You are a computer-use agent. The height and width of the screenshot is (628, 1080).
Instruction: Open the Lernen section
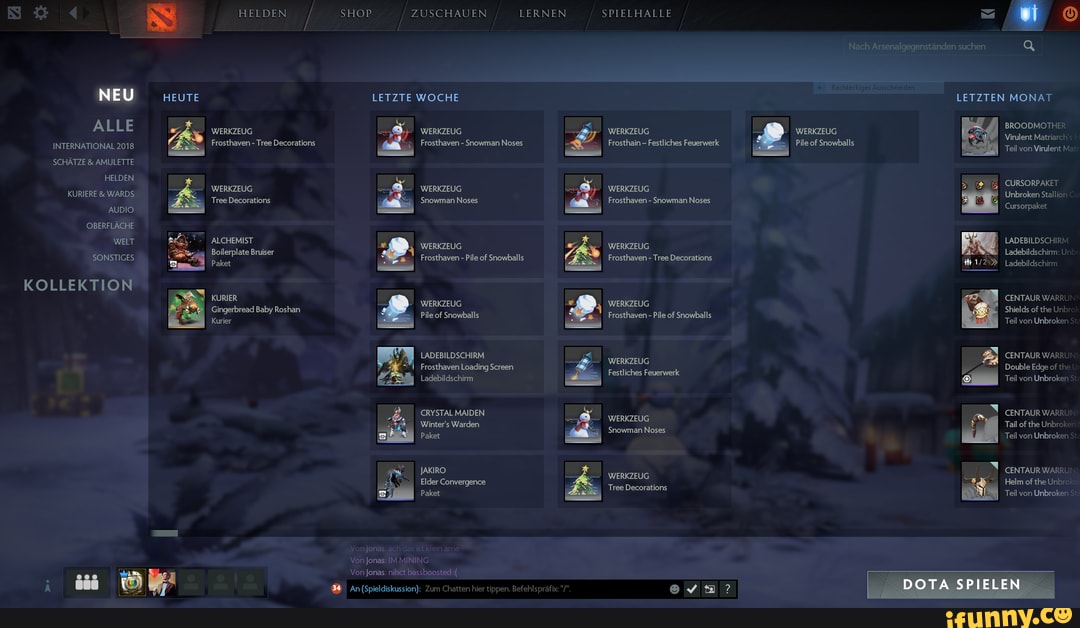click(543, 14)
